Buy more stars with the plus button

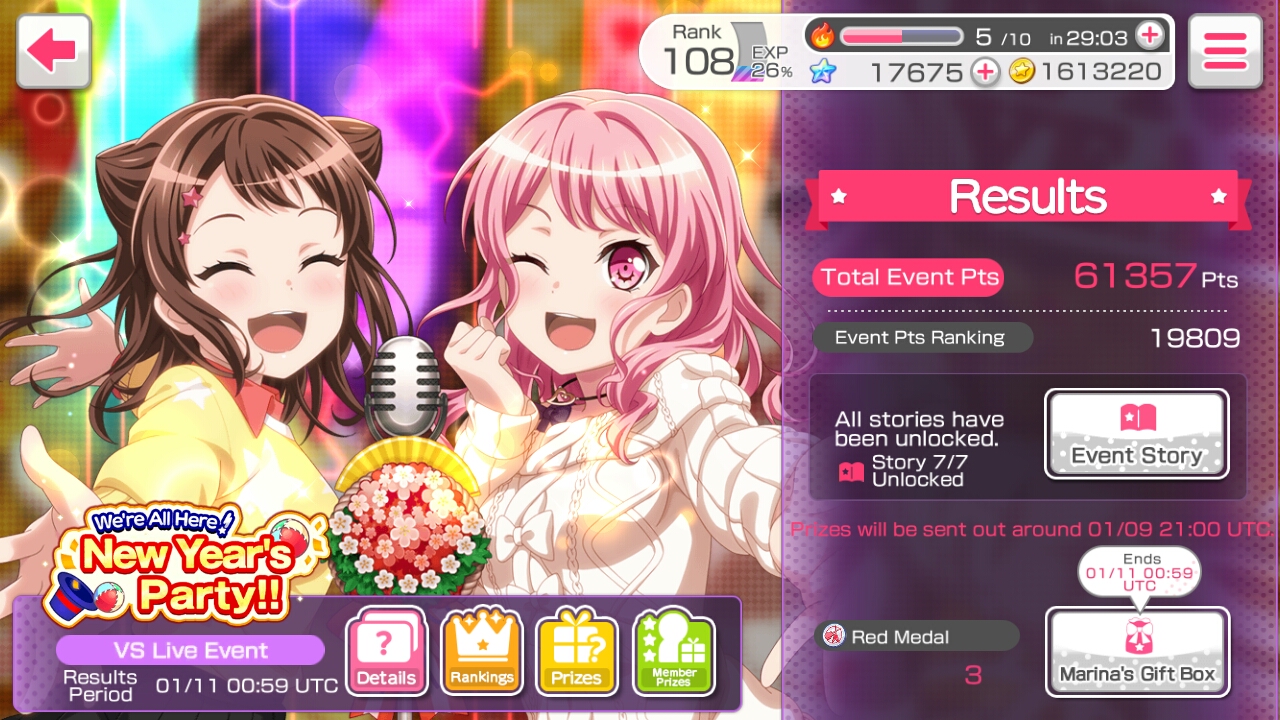tap(985, 72)
